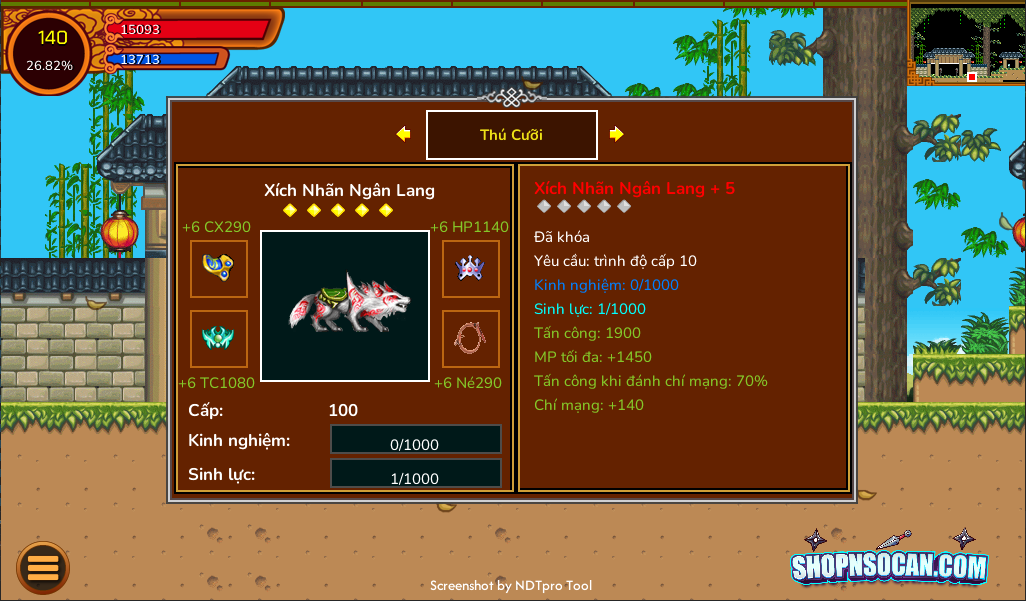Viewport: 1026px width, 601px height.
Task: Click the Xích Nhãn Ngân Lang wolf portrait
Action: (345, 306)
